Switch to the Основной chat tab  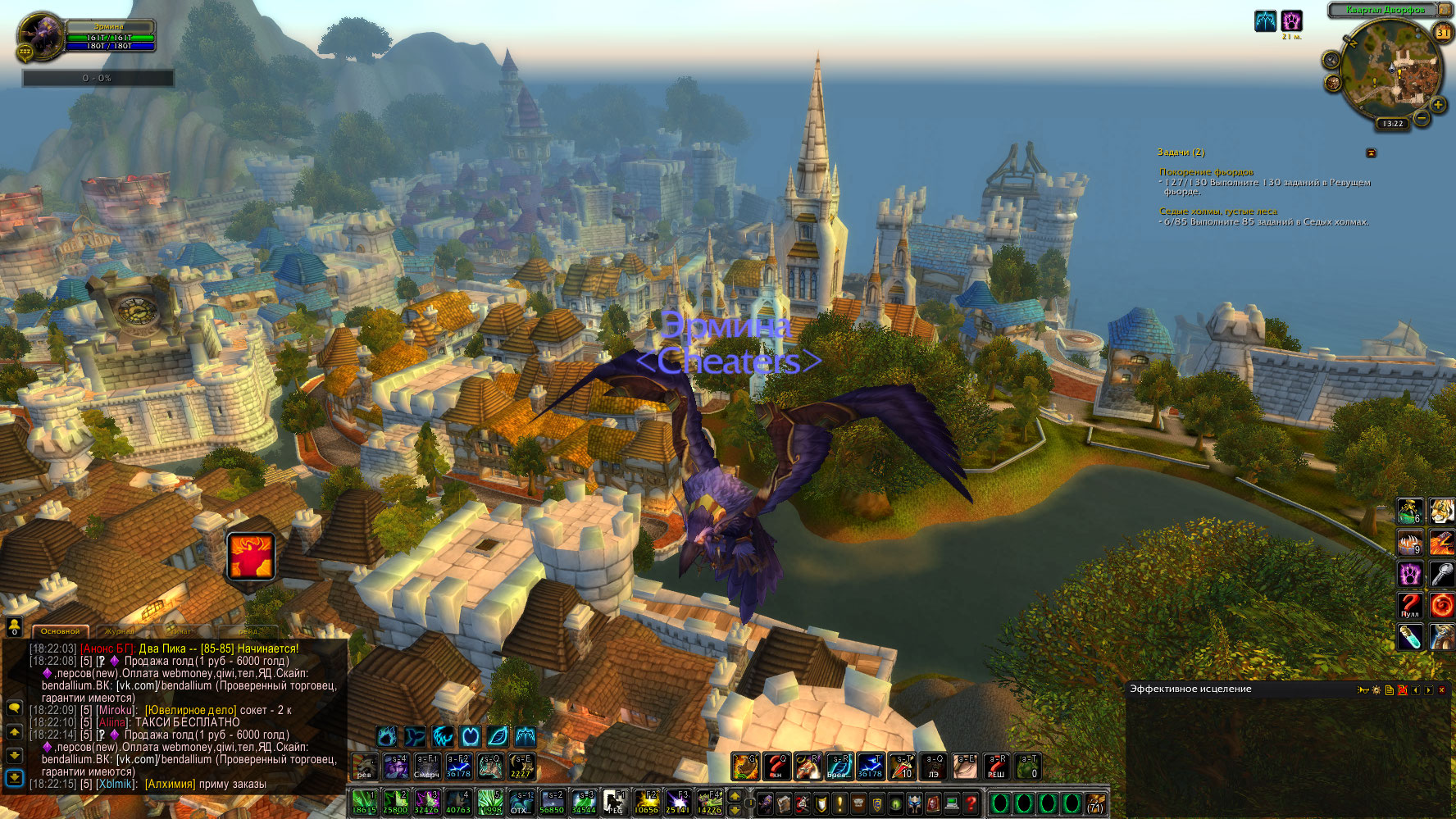pos(61,631)
